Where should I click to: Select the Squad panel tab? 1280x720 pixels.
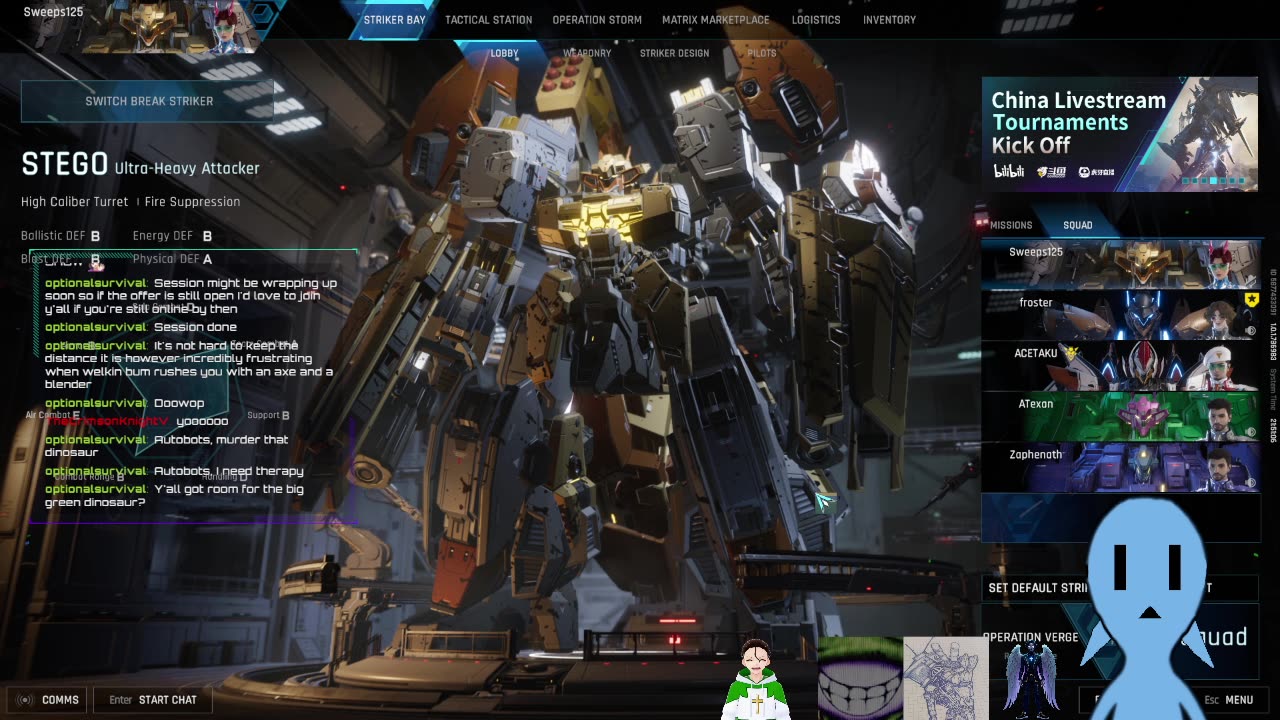1077,225
